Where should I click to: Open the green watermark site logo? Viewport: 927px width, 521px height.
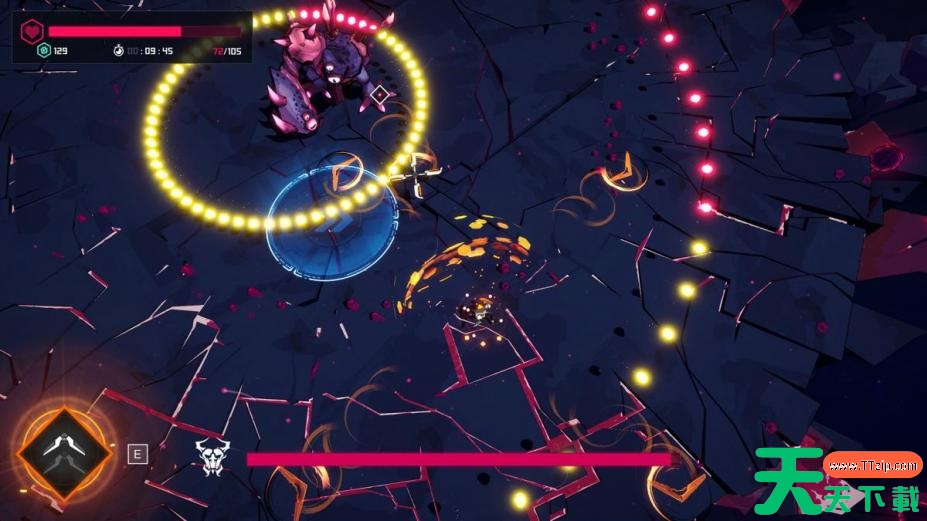(838, 481)
